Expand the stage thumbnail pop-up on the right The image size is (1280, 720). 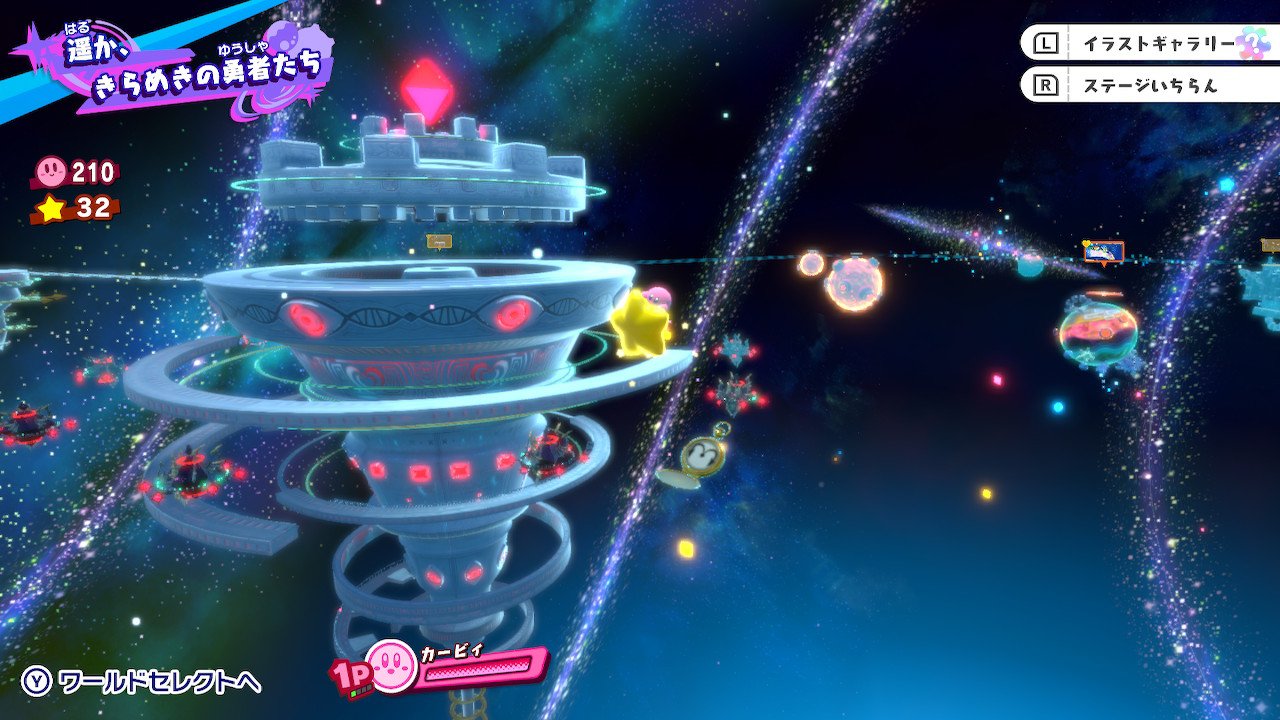(x=1103, y=250)
